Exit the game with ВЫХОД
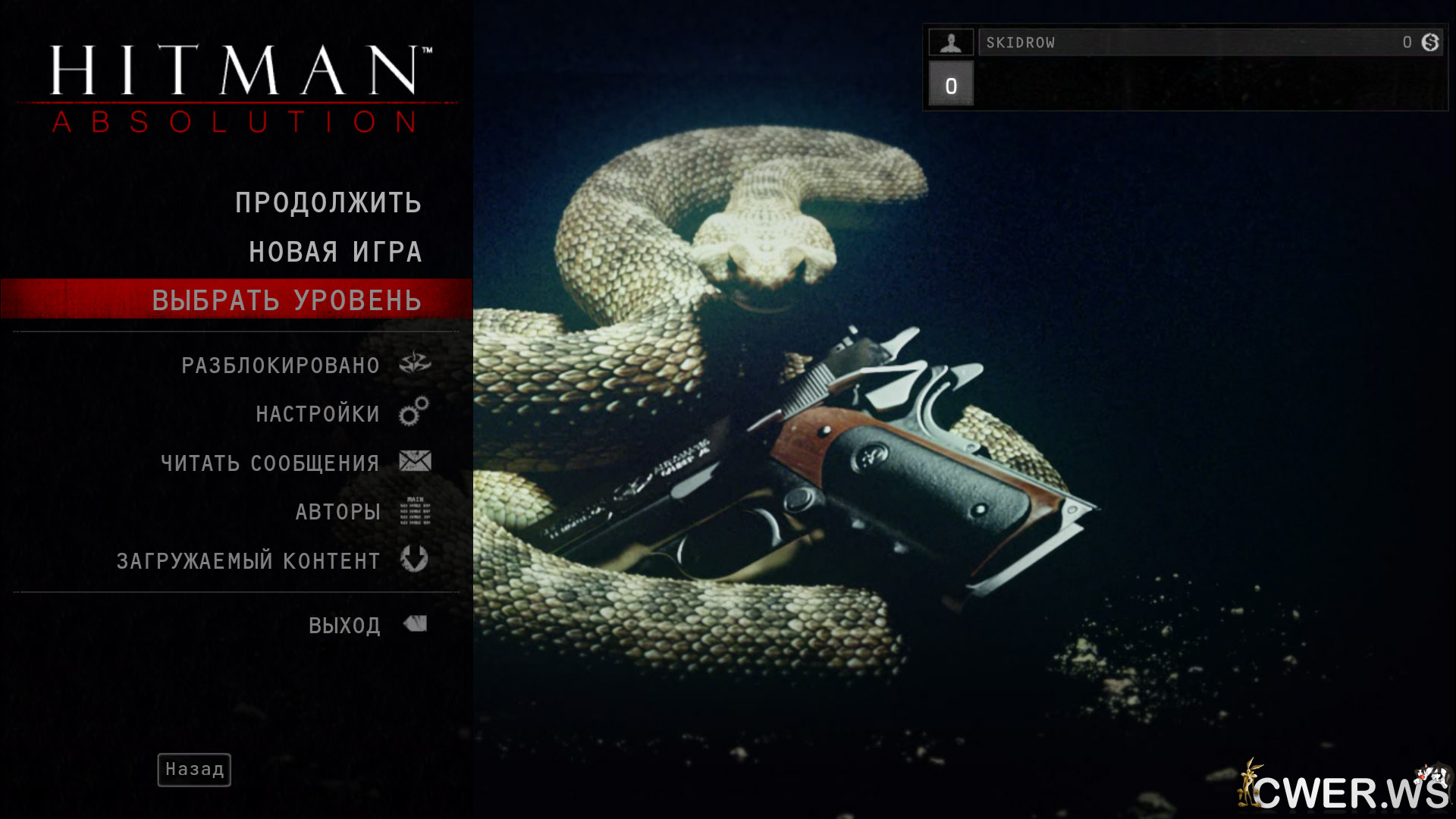Screen dimensions: 1456x819 tap(344, 626)
